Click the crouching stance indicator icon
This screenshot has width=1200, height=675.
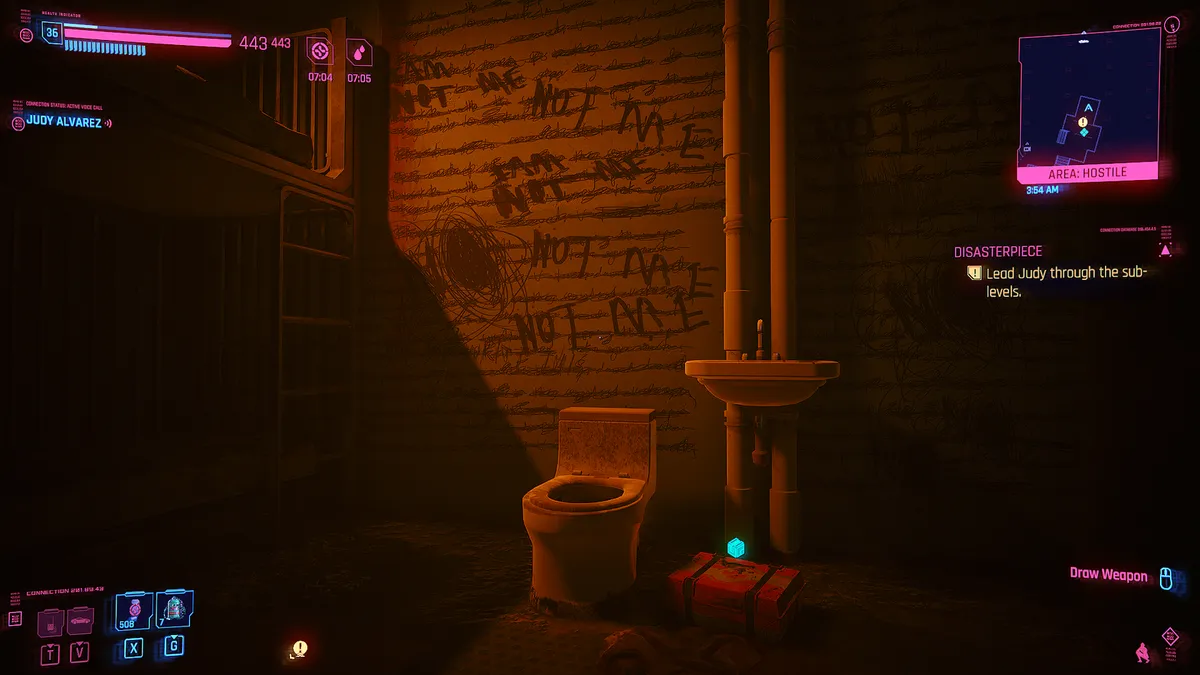click(1141, 652)
